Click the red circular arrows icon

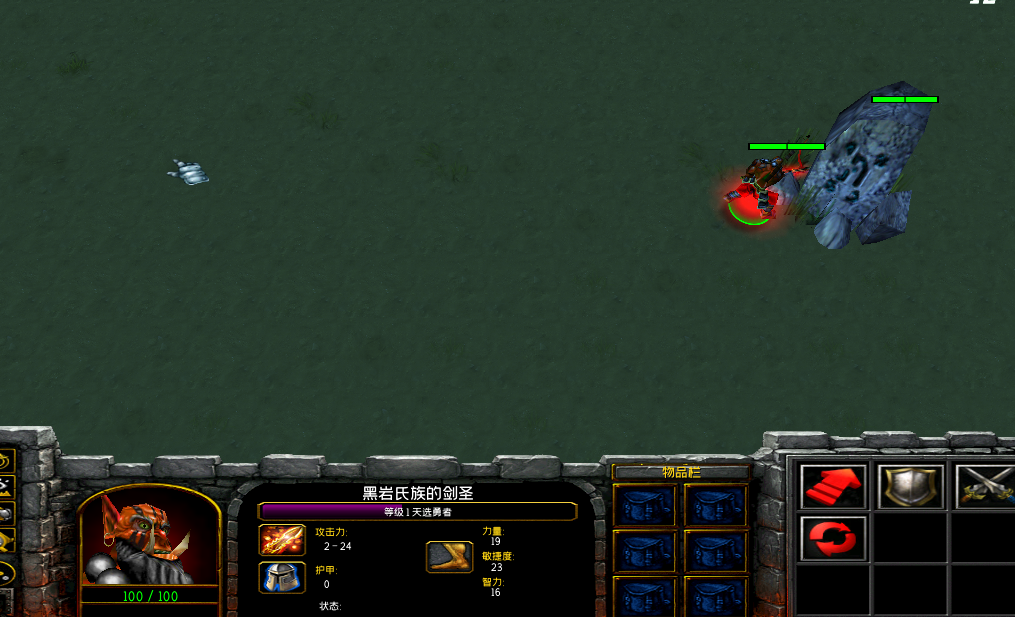click(x=833, y=539)
